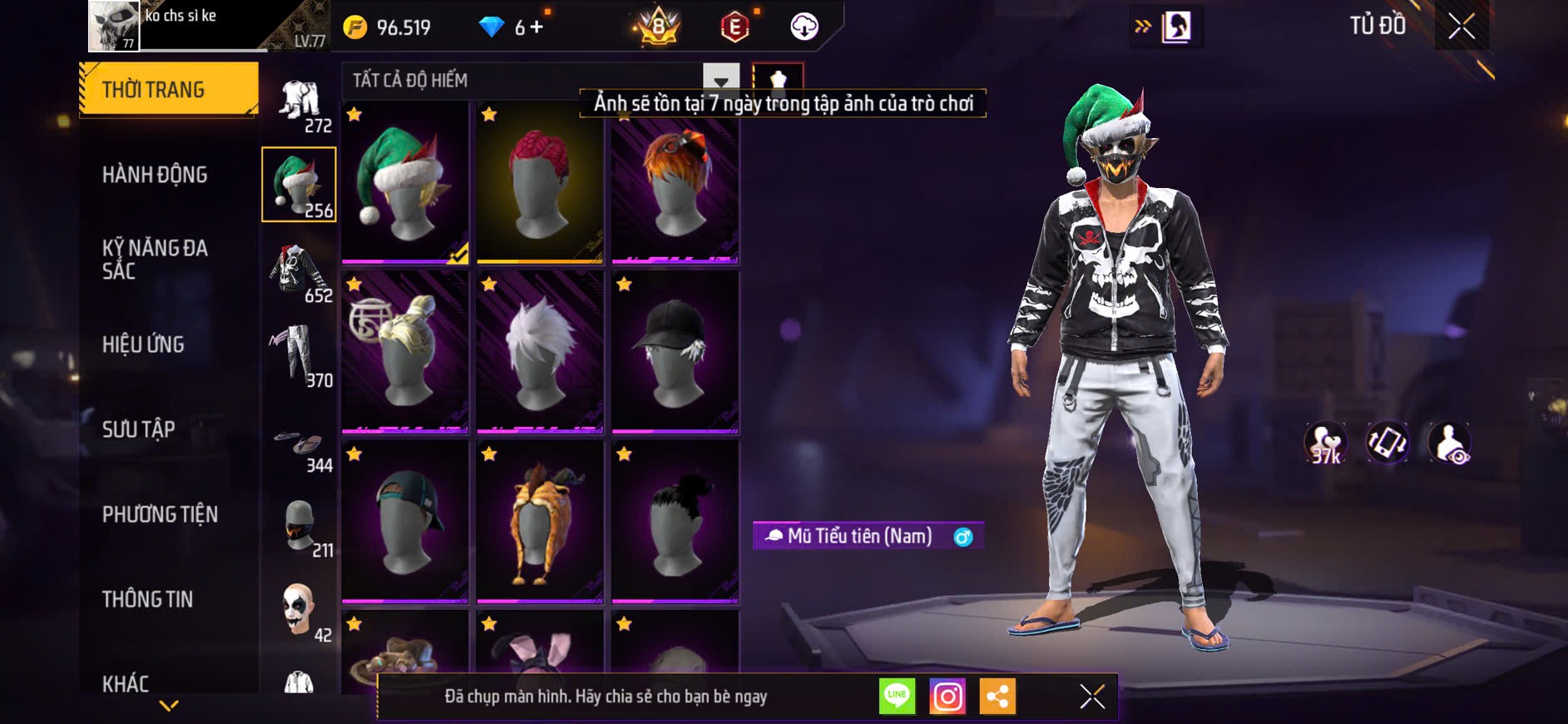This screenshot has height=724, width=1568.
Task: Dismiss the screenshot share notification
Action: click(1092, 697)
